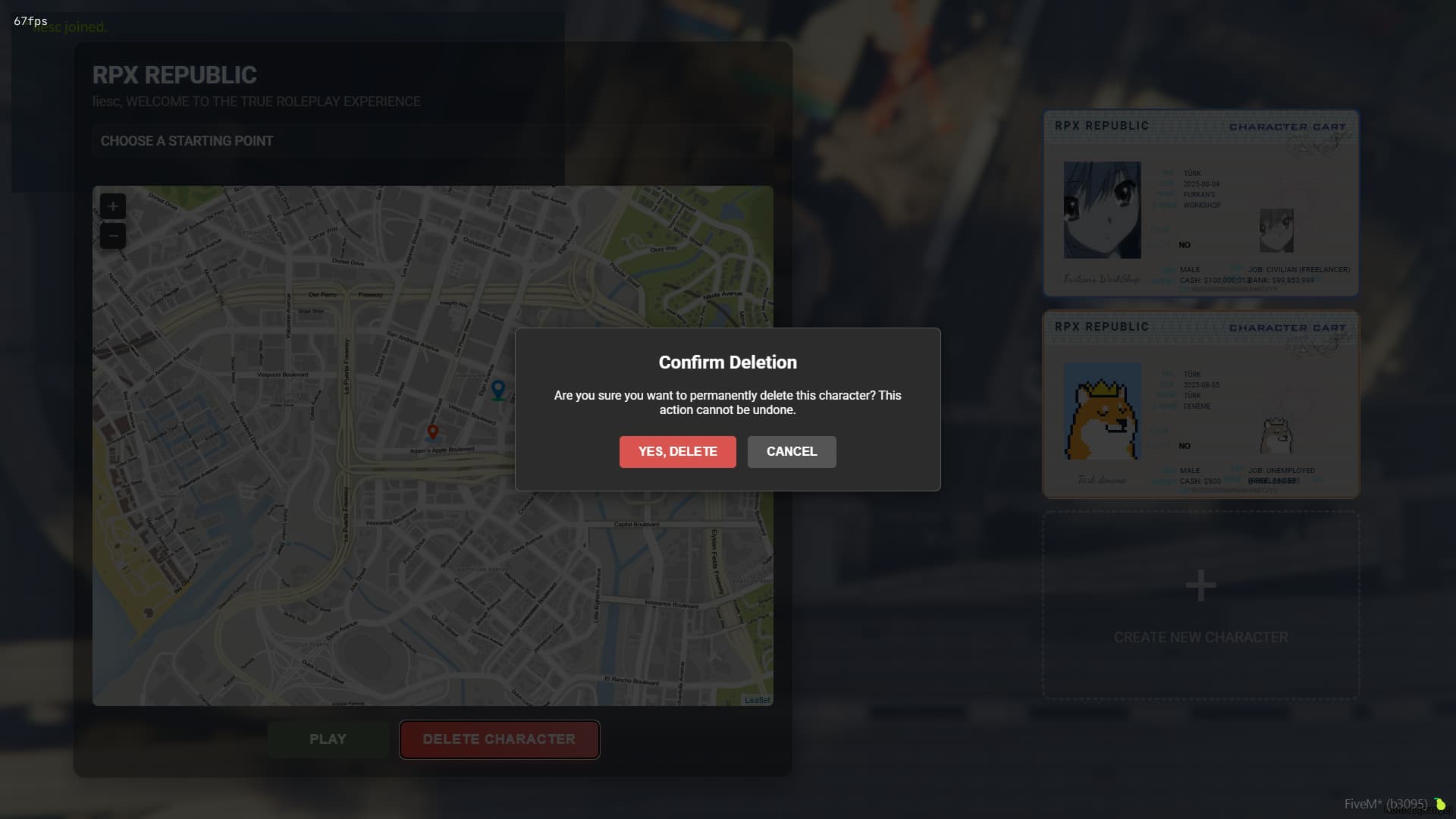Screen dimensions: 1456x819
Task: Click the character signature photo on the first card
Action: (1278, 231)
